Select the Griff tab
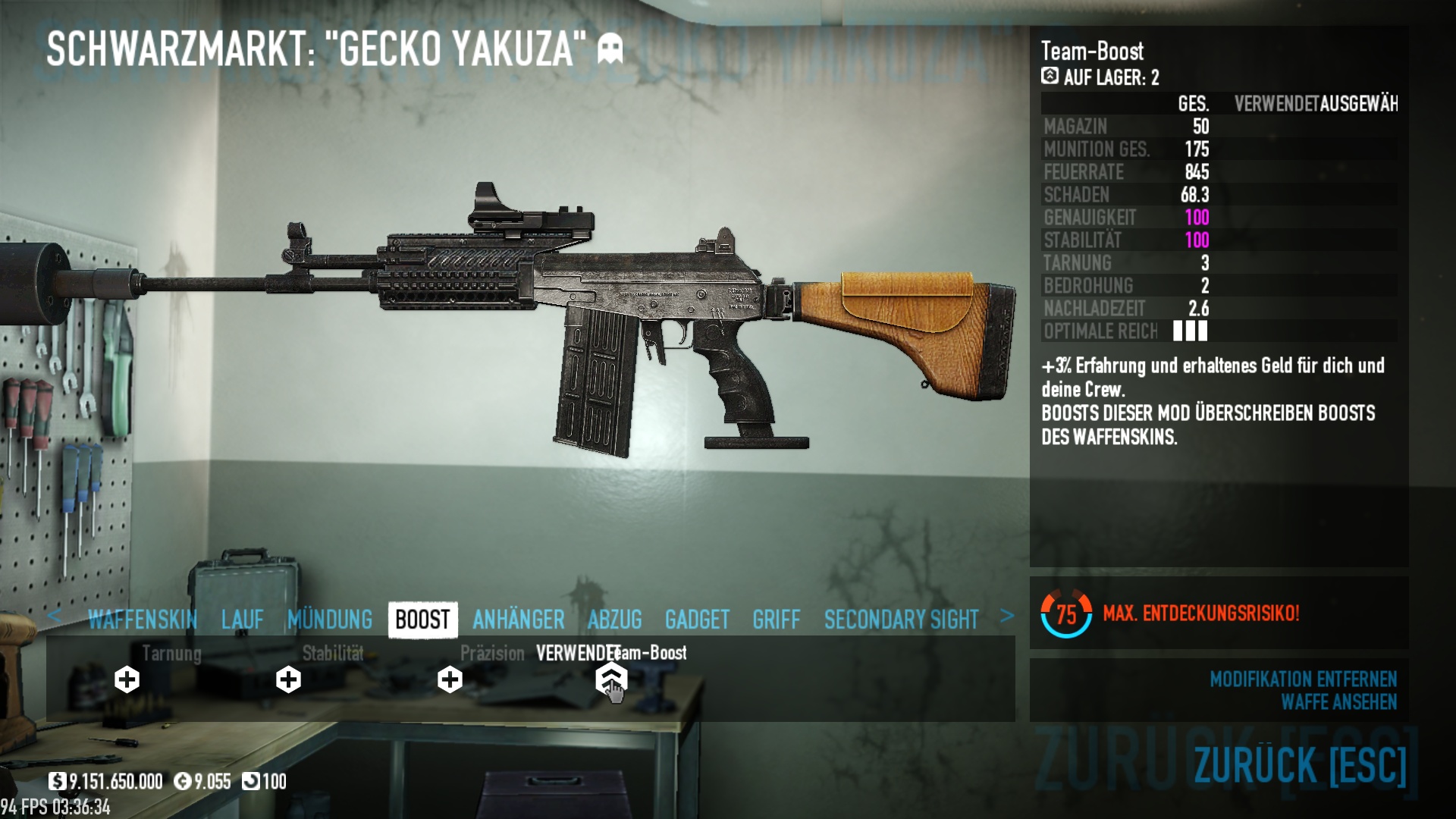1456x819 pixels. (777, 620)
